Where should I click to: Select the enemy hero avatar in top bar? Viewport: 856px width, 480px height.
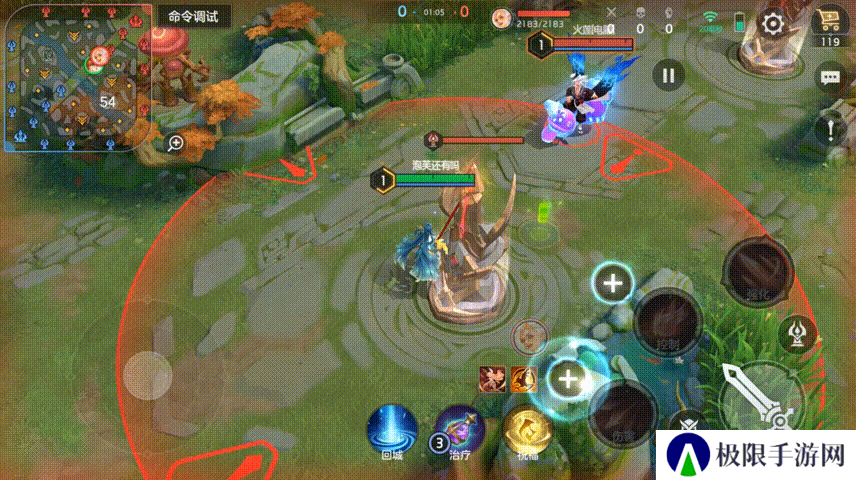[x=501, y=17]
